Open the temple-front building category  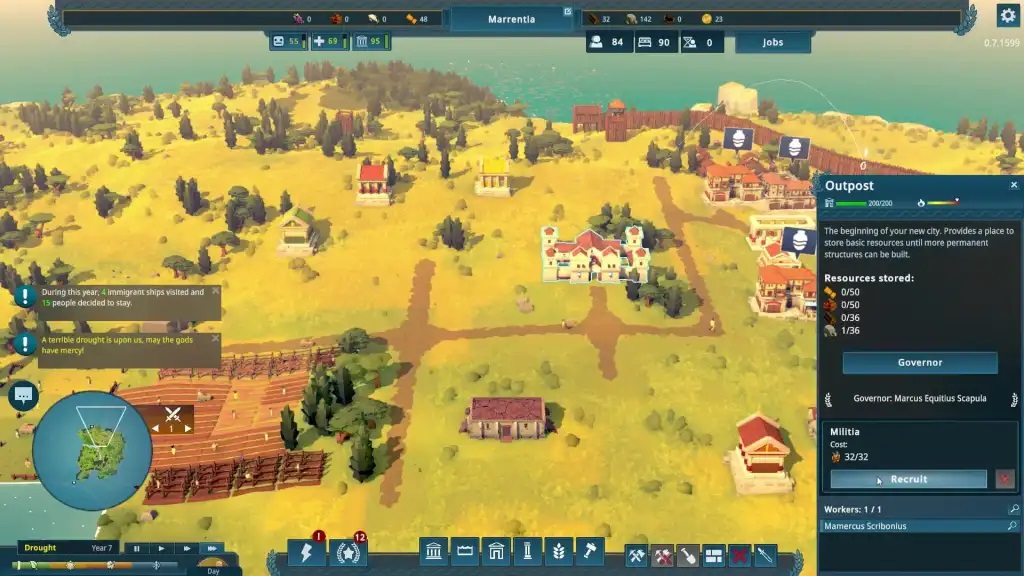pos(436,552)
